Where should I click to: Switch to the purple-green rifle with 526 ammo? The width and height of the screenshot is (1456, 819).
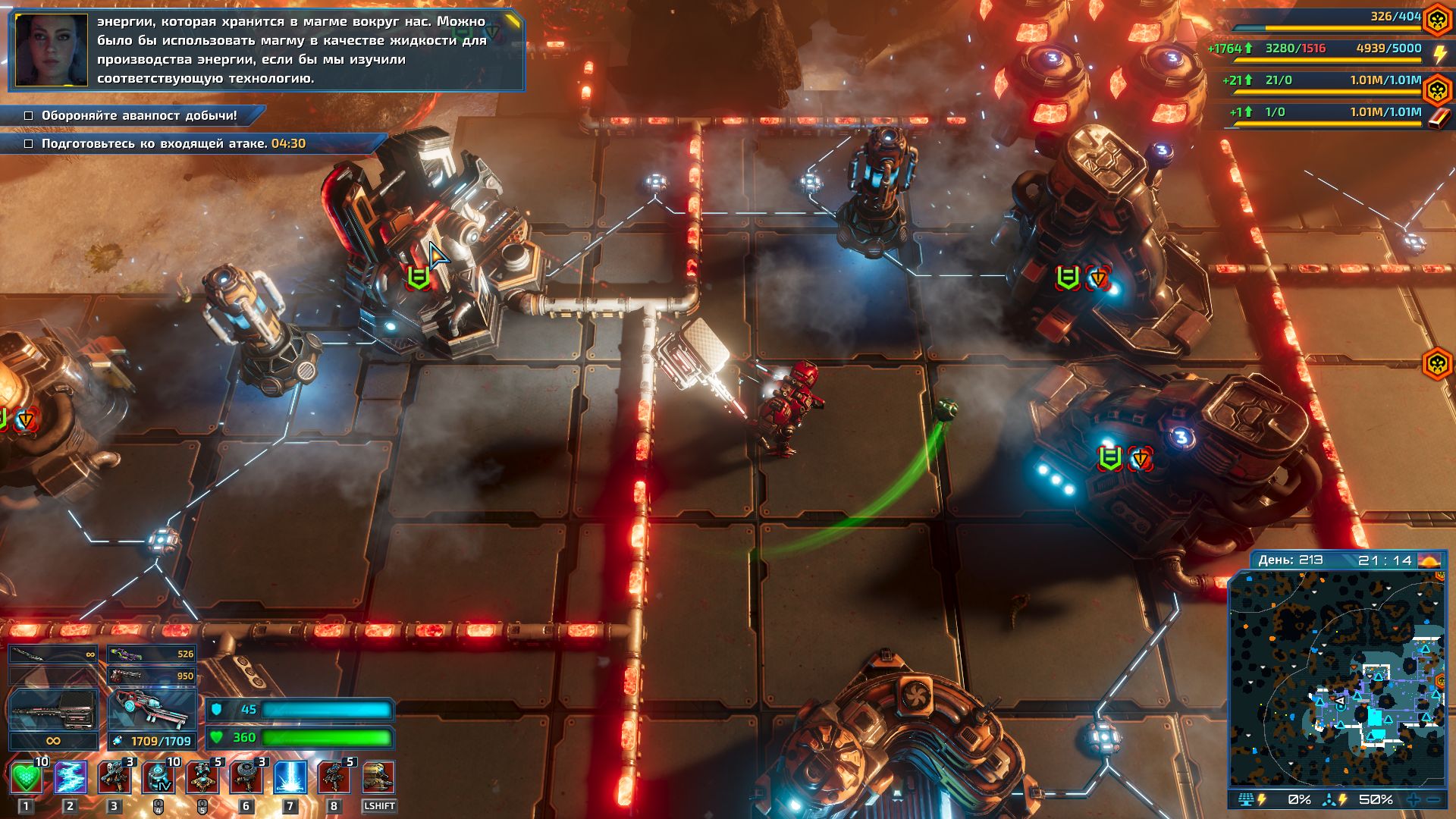click(x=152, y=654)
